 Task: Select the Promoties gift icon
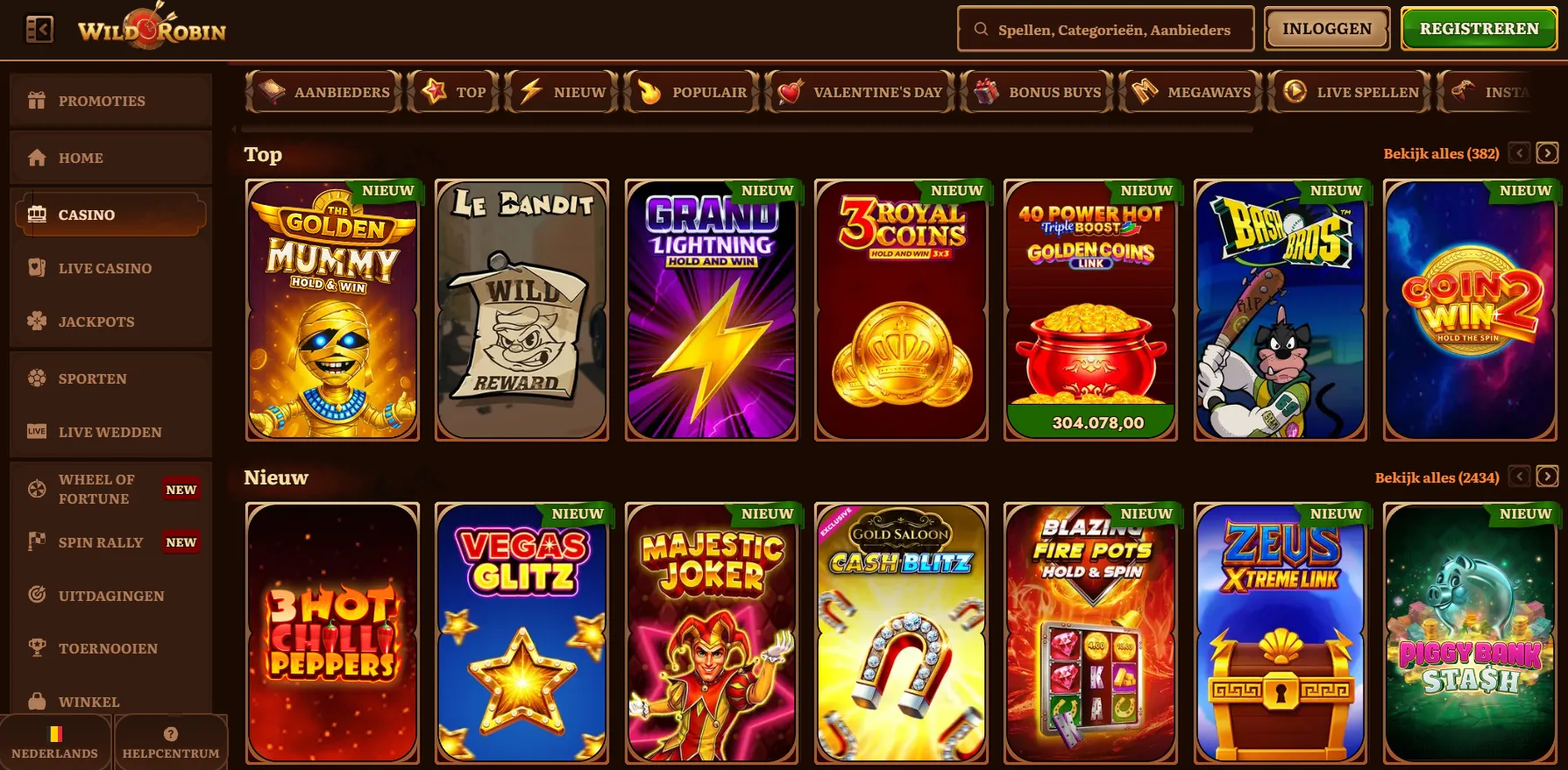click(36, 100)
